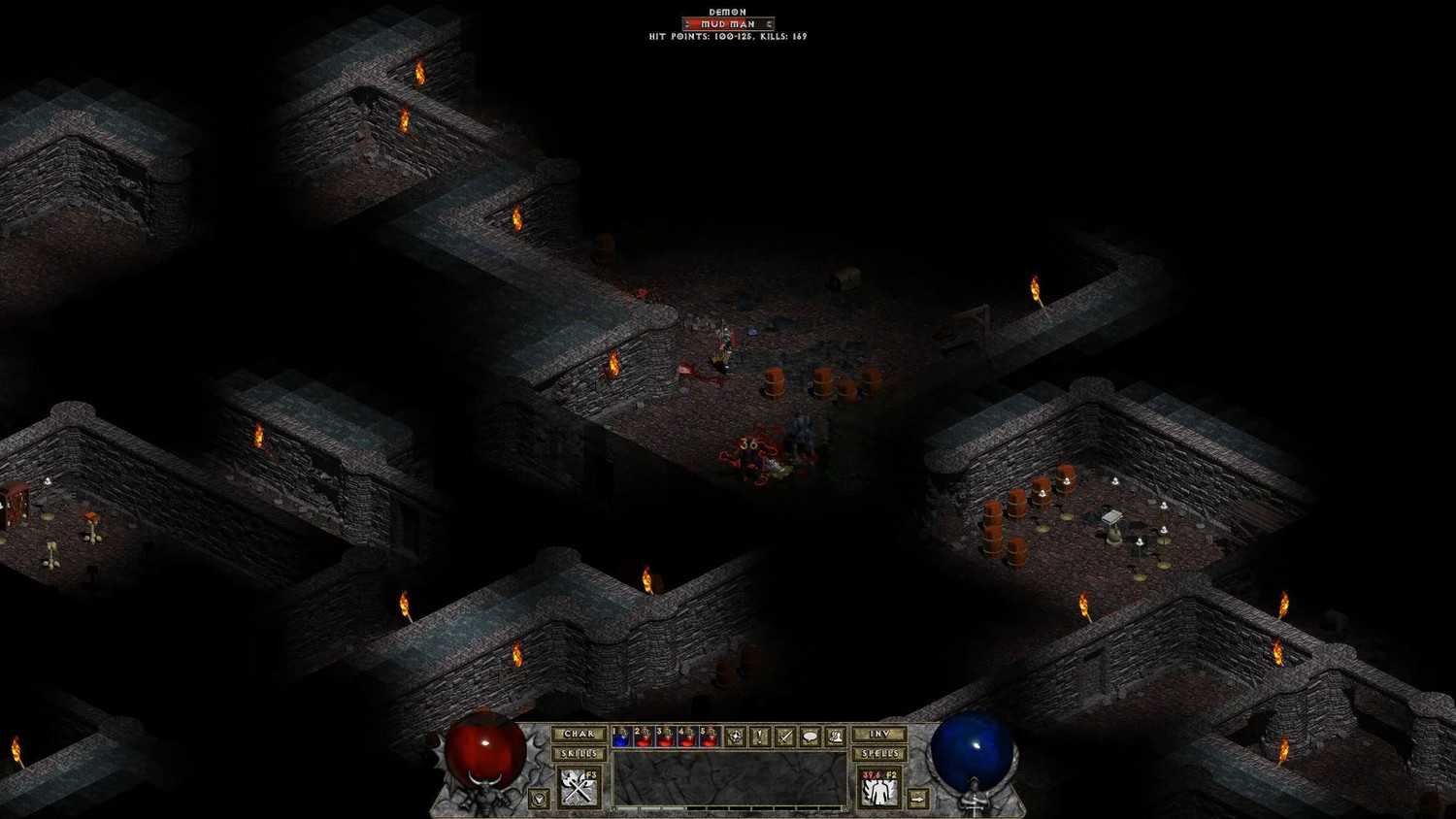1456x819 pixels.
Task: Click the compass map icon
Action: pyautogui.click(x=736, y=737)
